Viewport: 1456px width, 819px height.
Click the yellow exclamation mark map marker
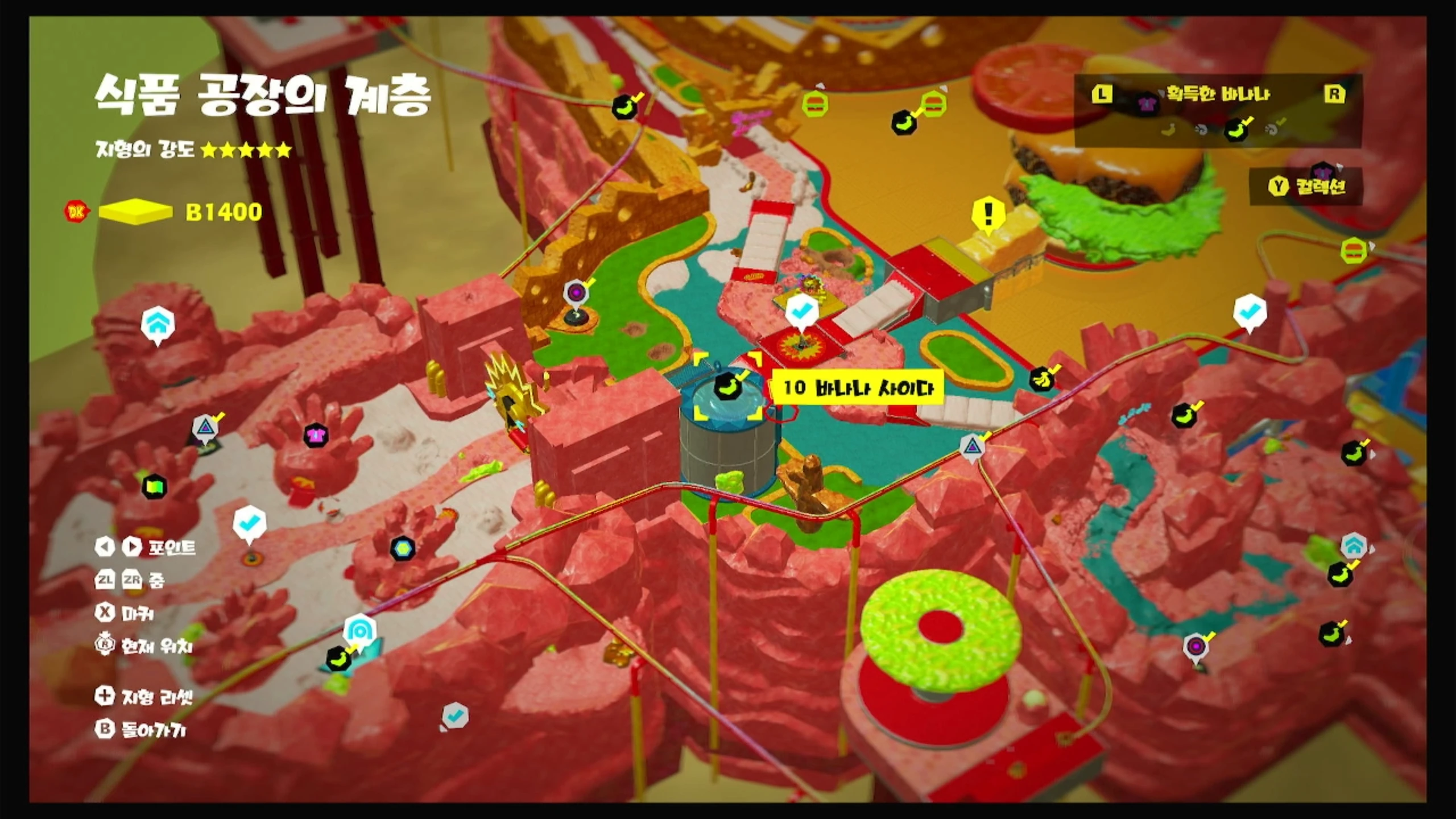click(988, 214)
